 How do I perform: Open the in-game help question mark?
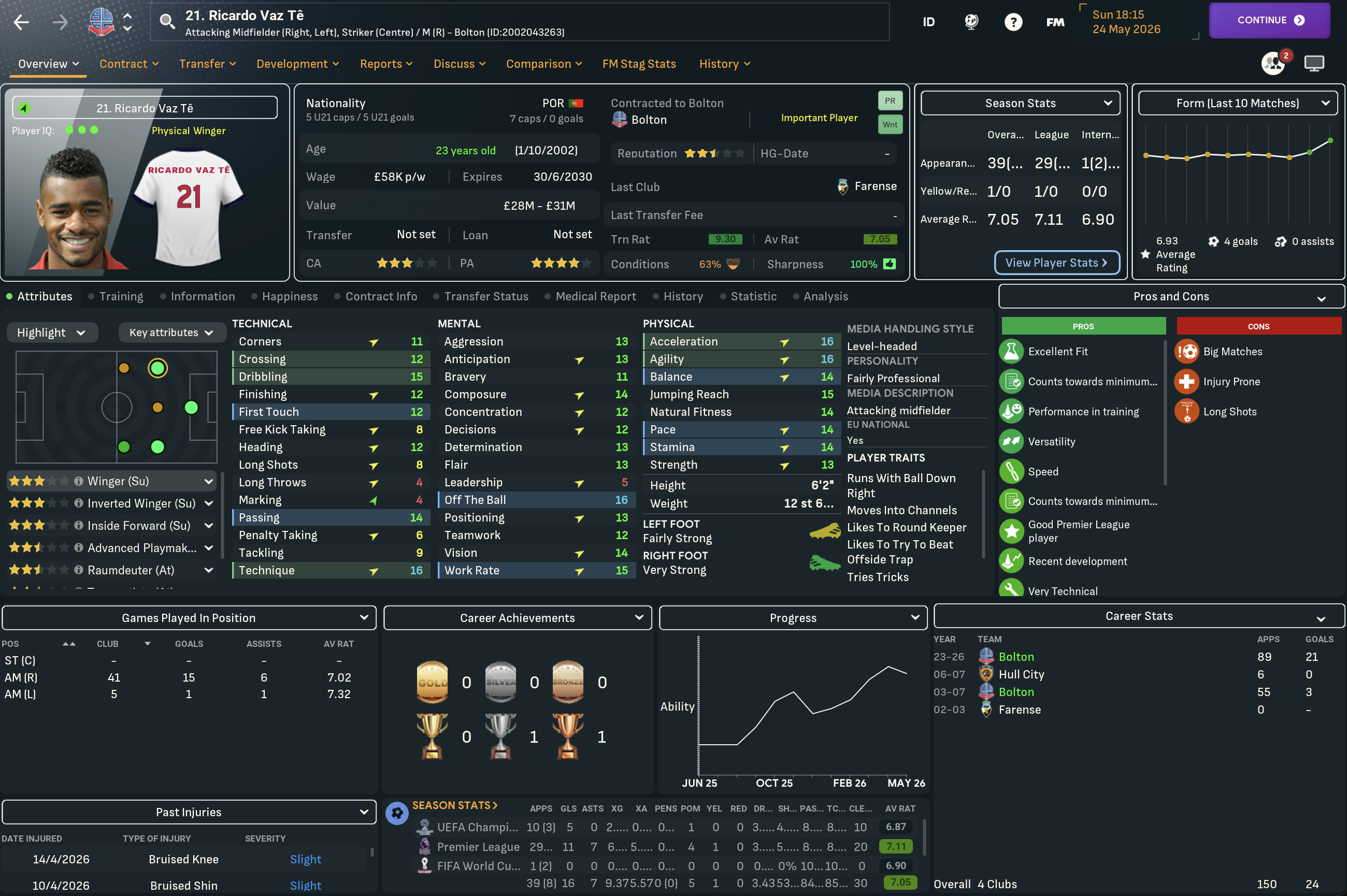point(1013,22)
